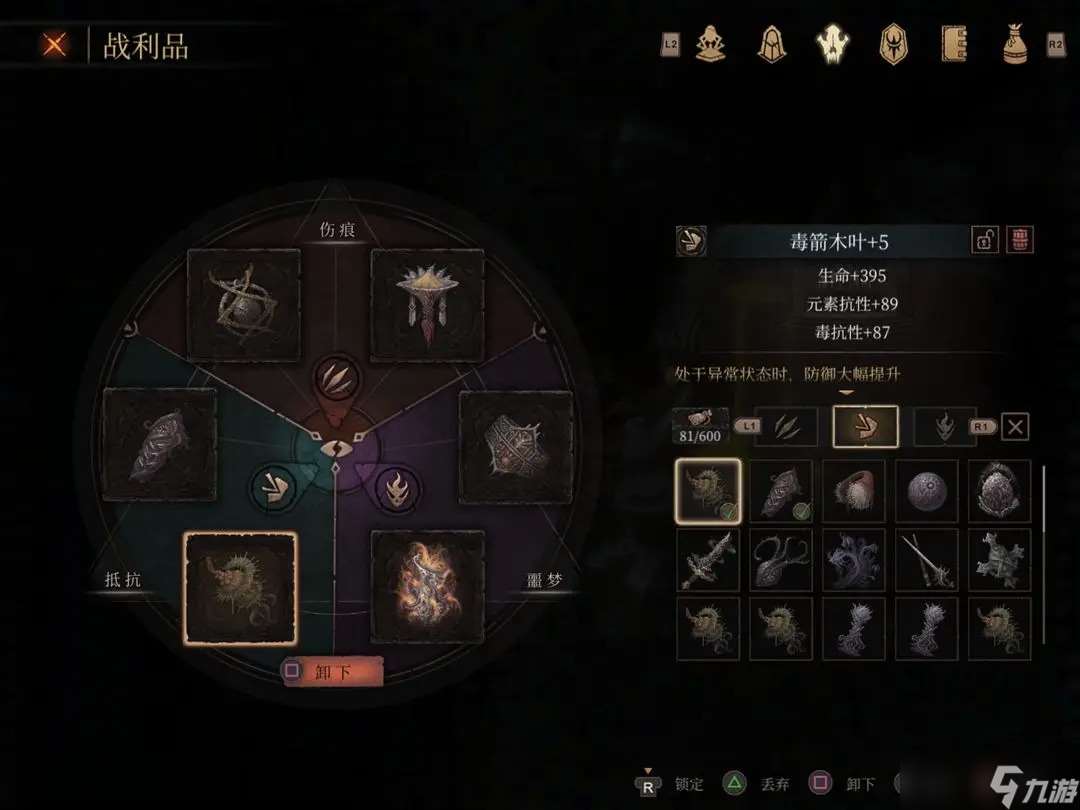Close the 战利品 screen with the X

56,45
